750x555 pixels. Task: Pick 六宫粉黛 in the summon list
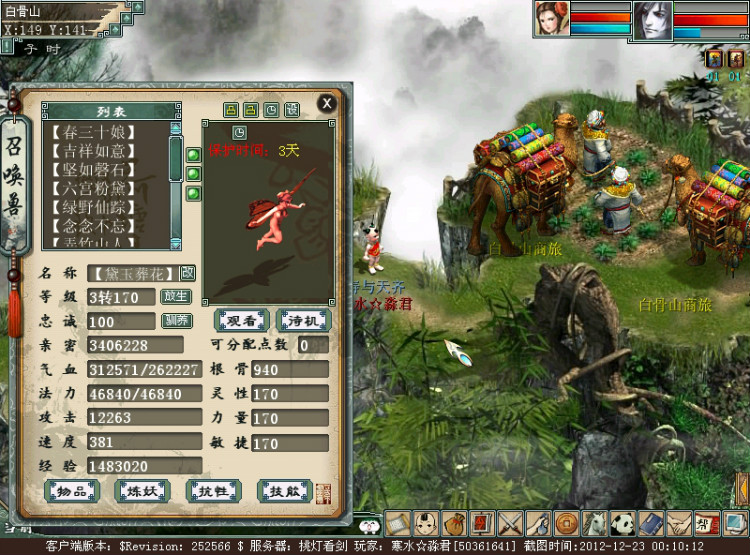106,188
